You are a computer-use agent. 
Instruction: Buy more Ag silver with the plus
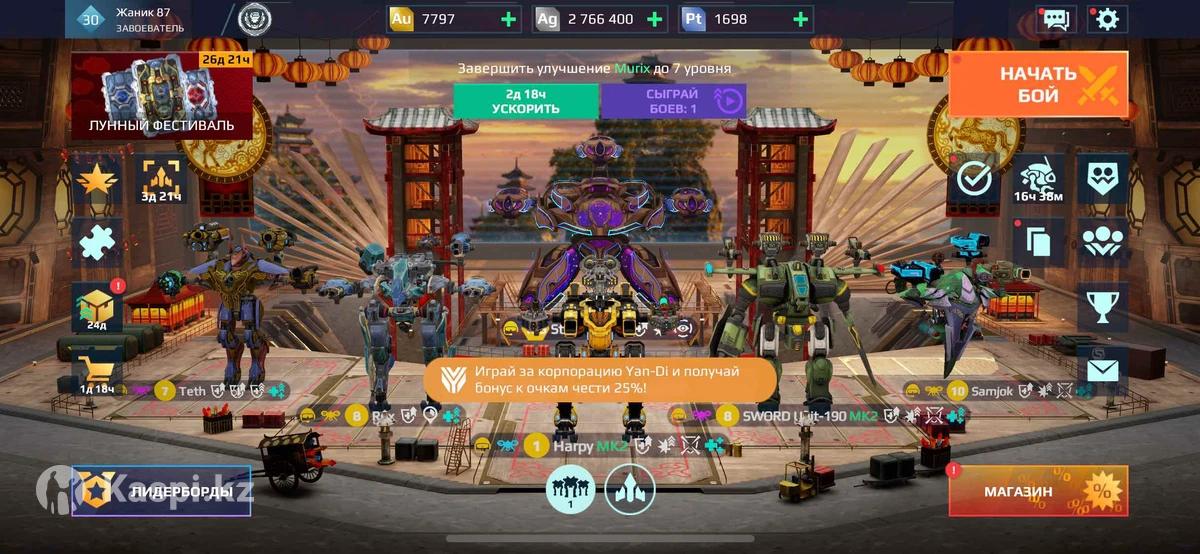point(655,19)
